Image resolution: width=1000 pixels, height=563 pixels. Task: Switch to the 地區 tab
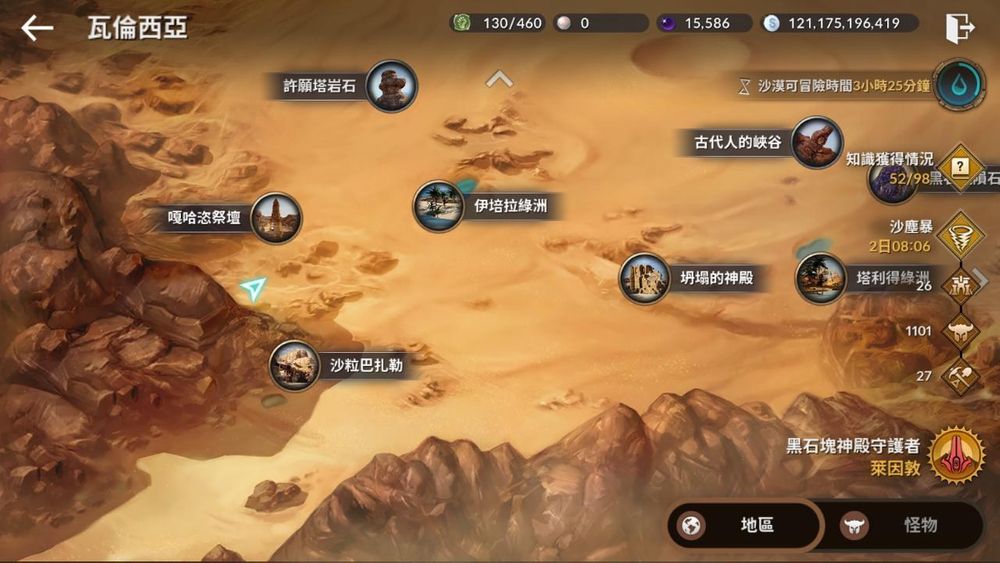[745, 525]
